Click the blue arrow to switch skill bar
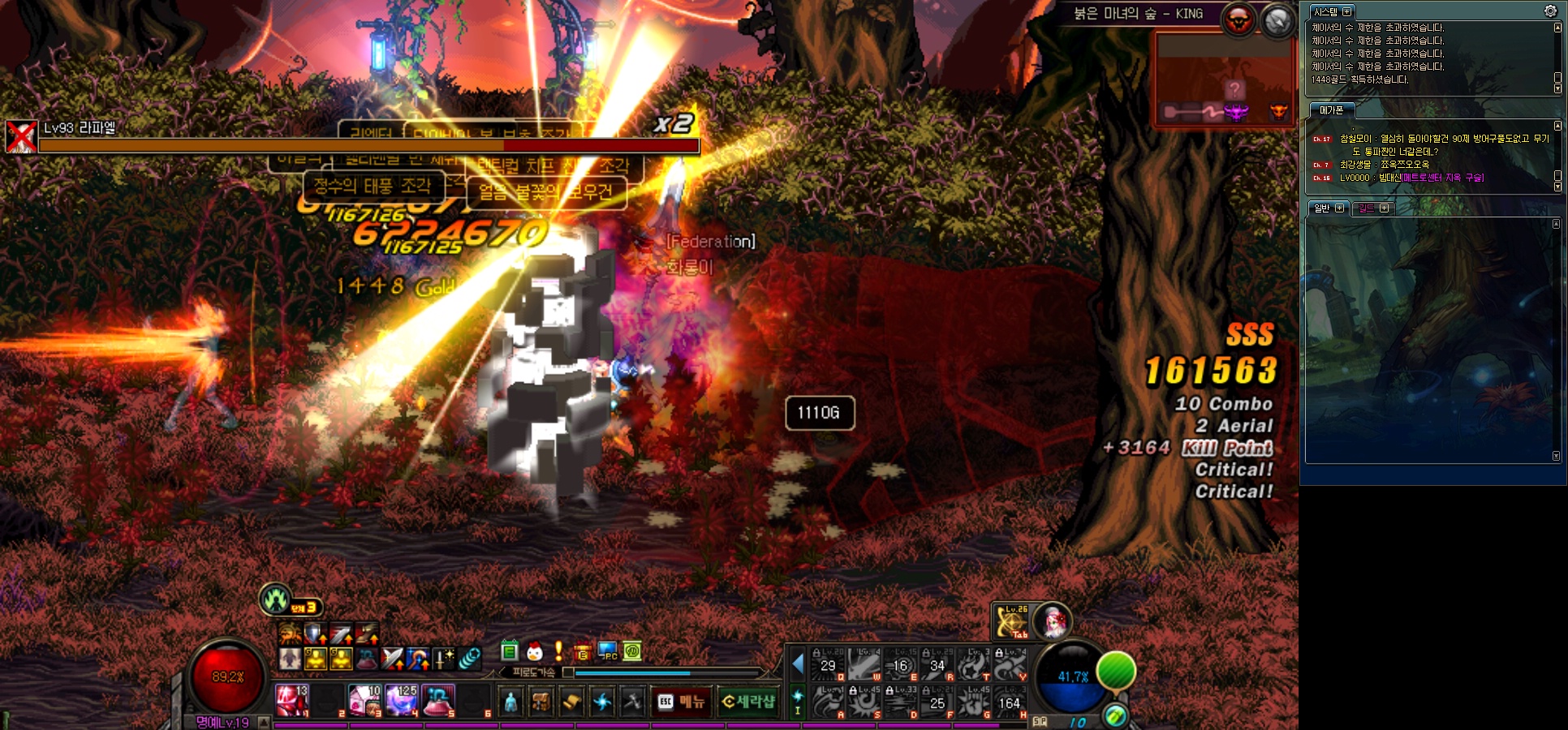The height and width of the screenshot is (730, 1568). tap(798, 664)
